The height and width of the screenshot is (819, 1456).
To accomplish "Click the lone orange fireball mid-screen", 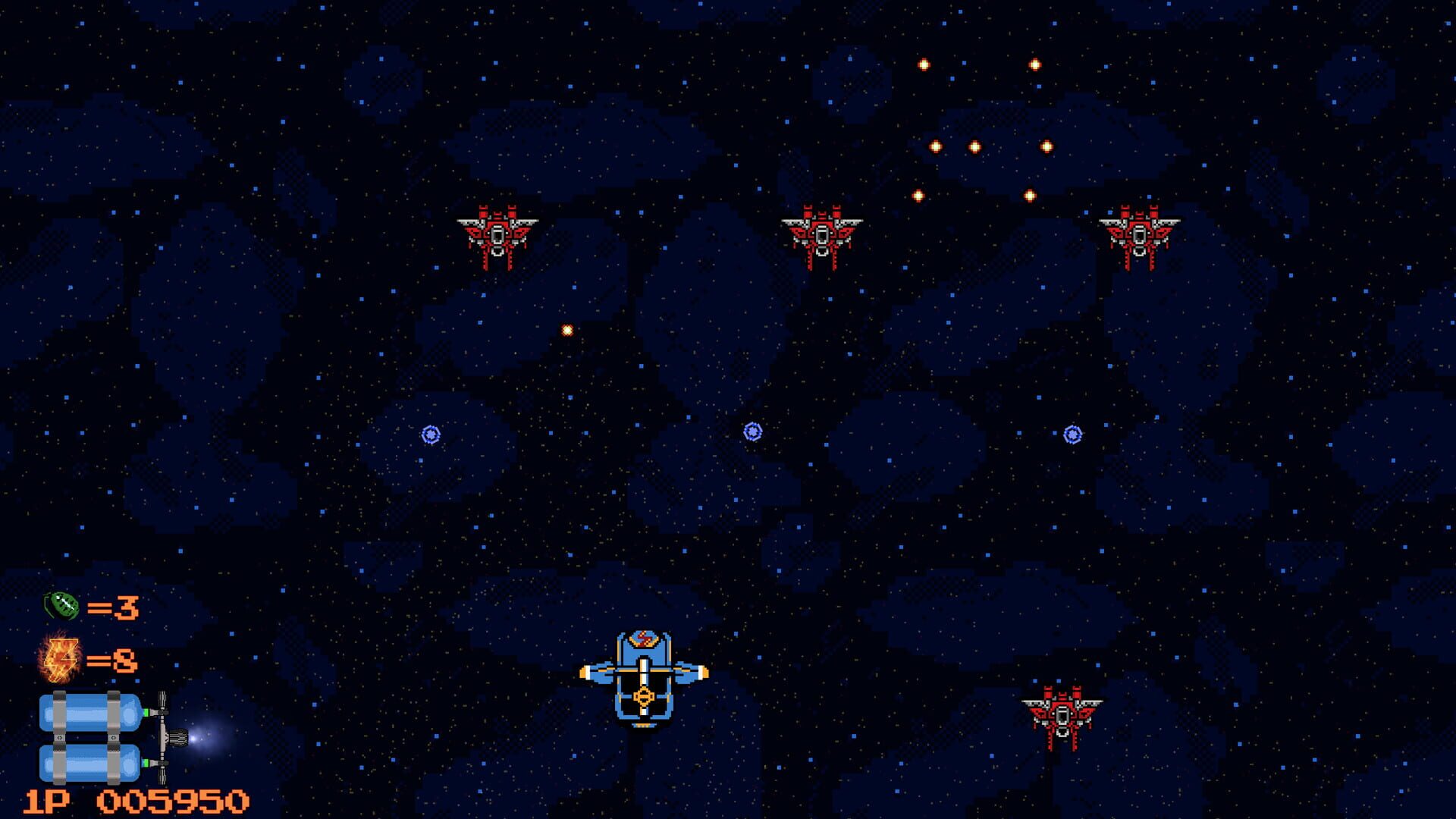I will (566, 330).
